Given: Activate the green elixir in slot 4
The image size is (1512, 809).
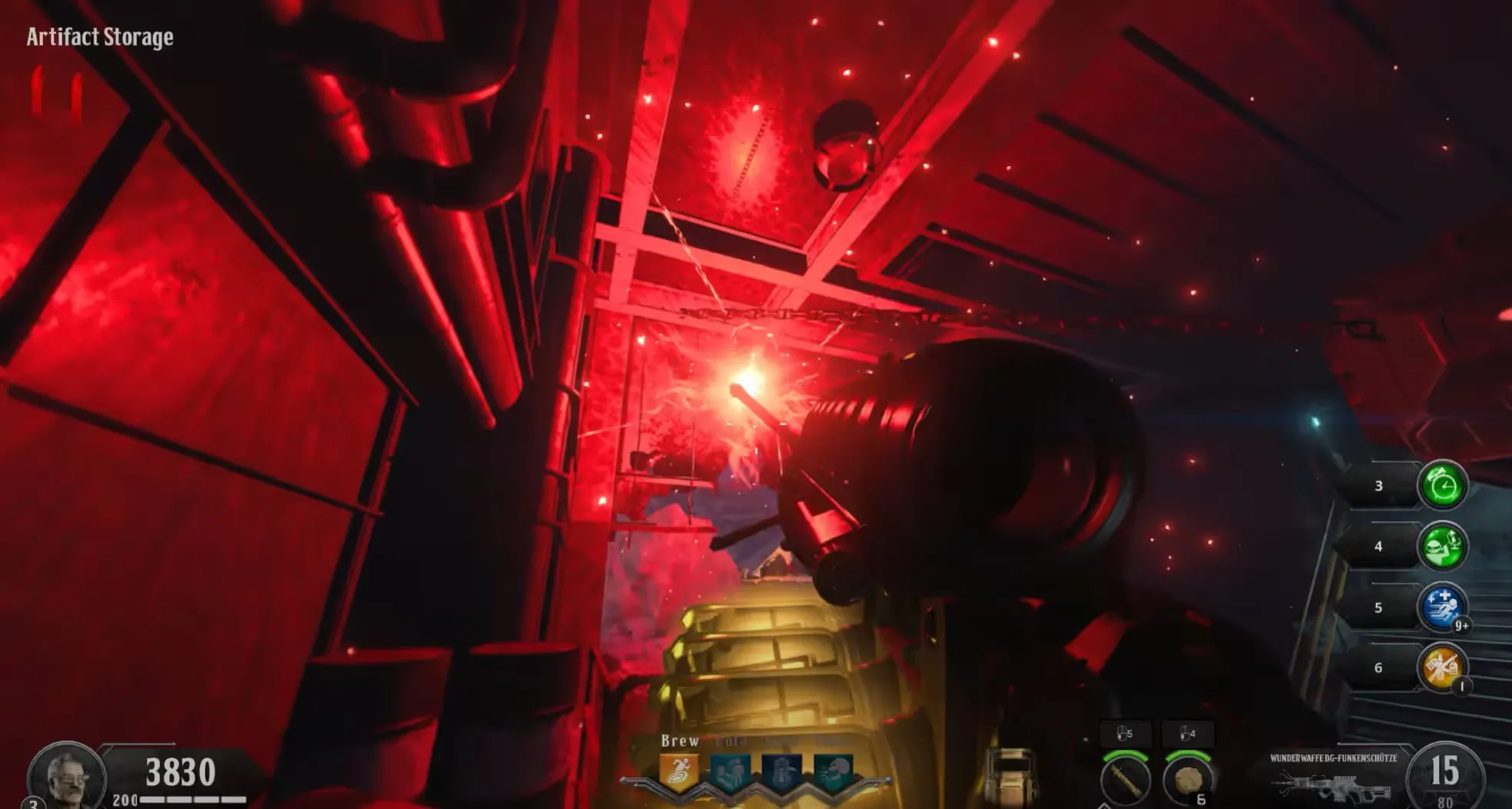Looking at the screenshot, I should (1443, 546).
